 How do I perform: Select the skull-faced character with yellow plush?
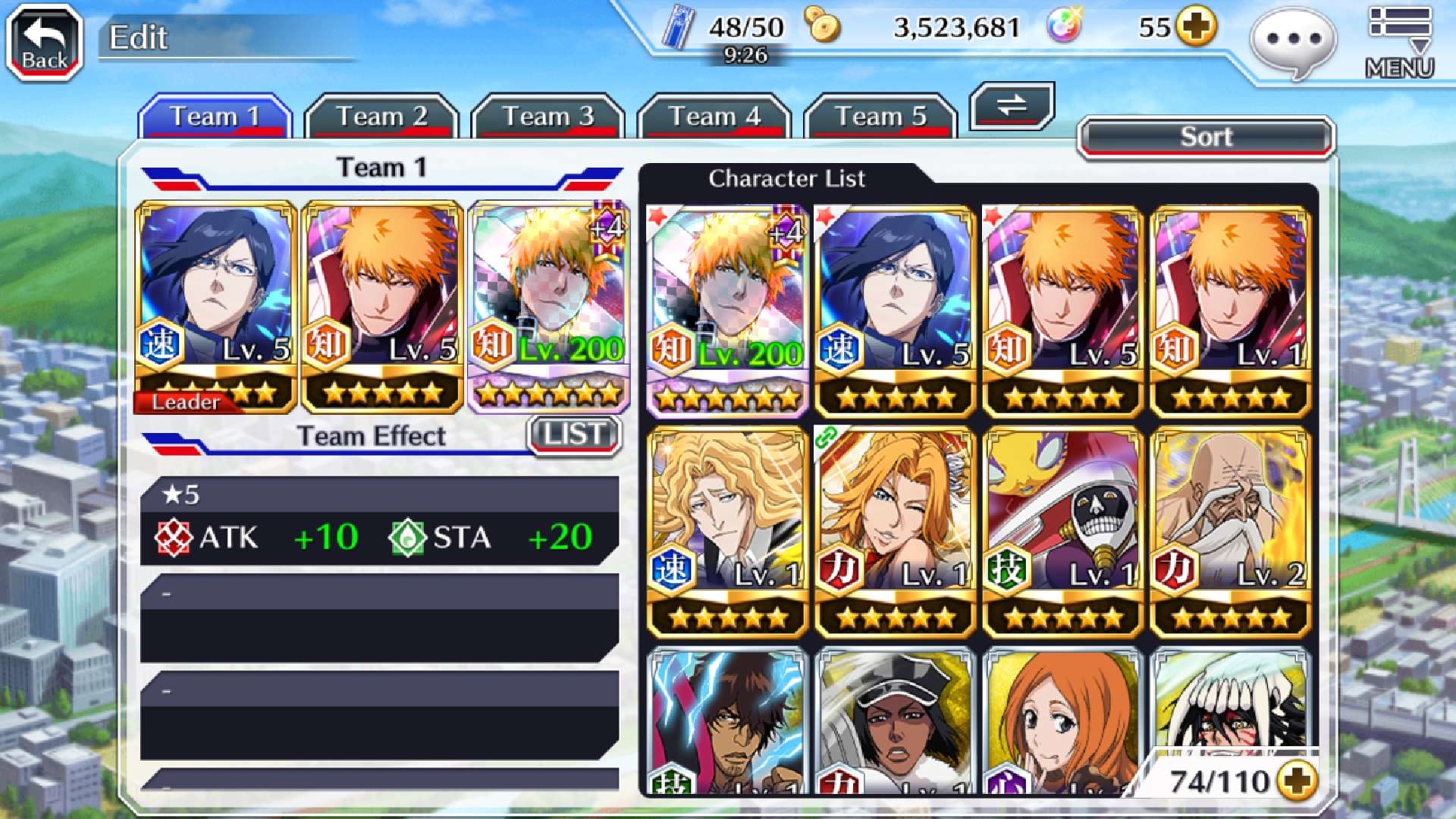[1062, 532]
